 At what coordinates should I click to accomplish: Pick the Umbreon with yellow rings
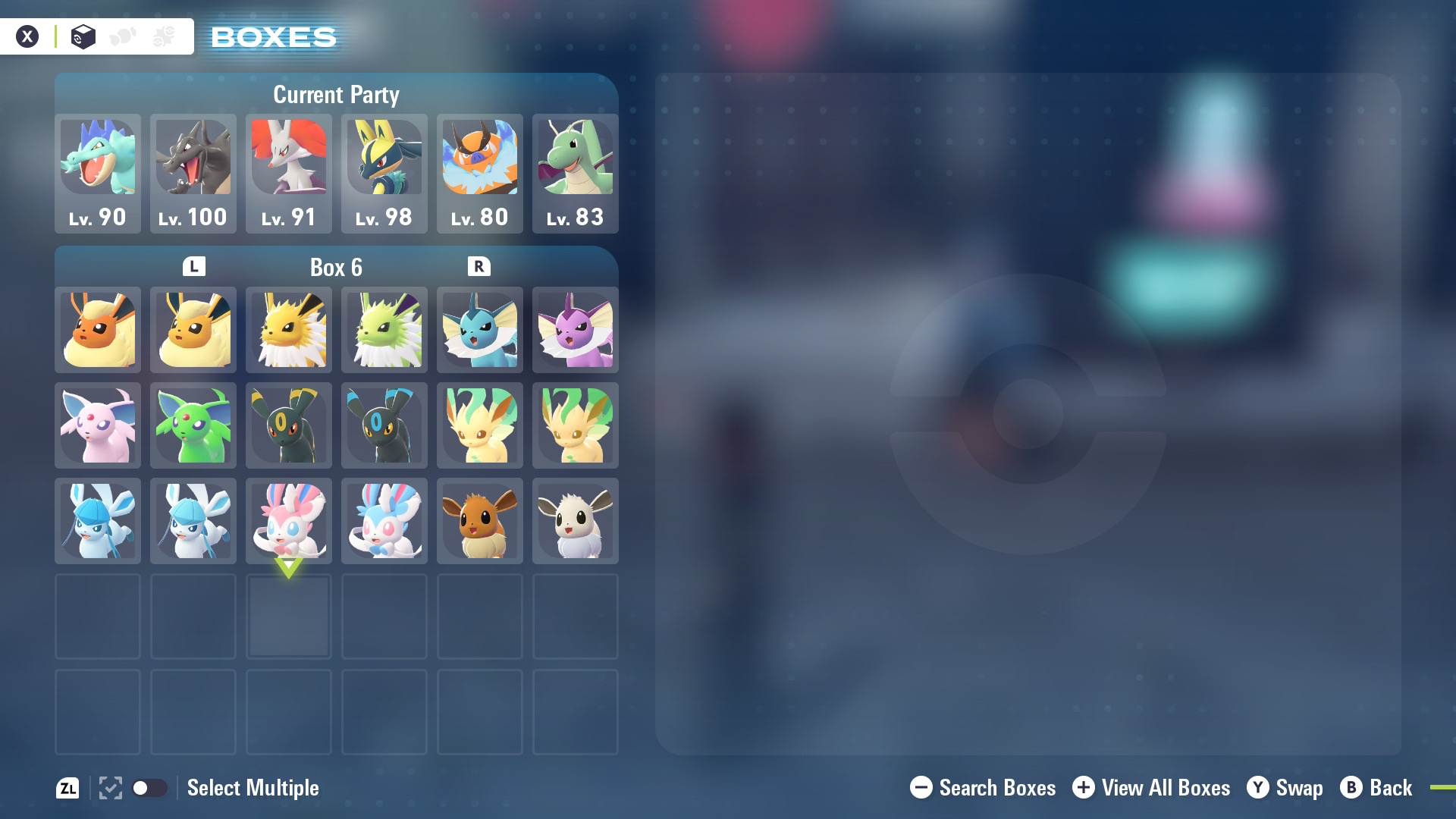289,425
